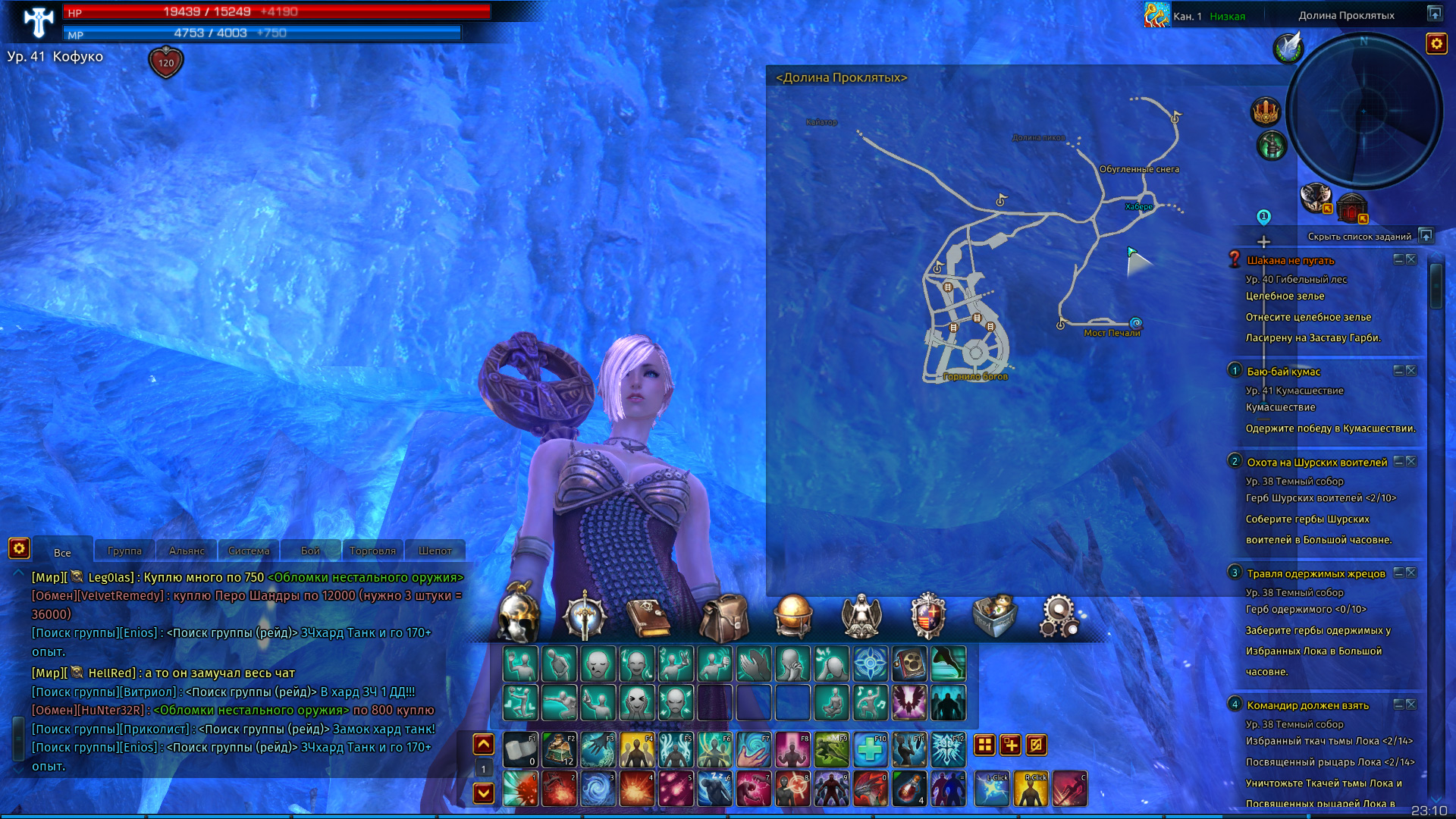Close the Баю-бай кумас quest tracker
This screenshot has height=819, width=1456.
pos(1411,371)
